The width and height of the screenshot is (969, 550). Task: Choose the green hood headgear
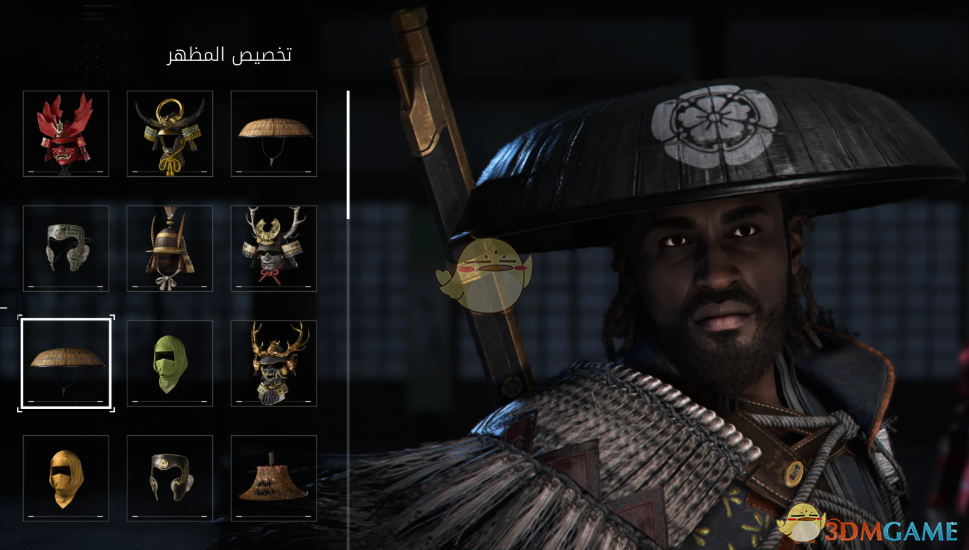[170, 363]
